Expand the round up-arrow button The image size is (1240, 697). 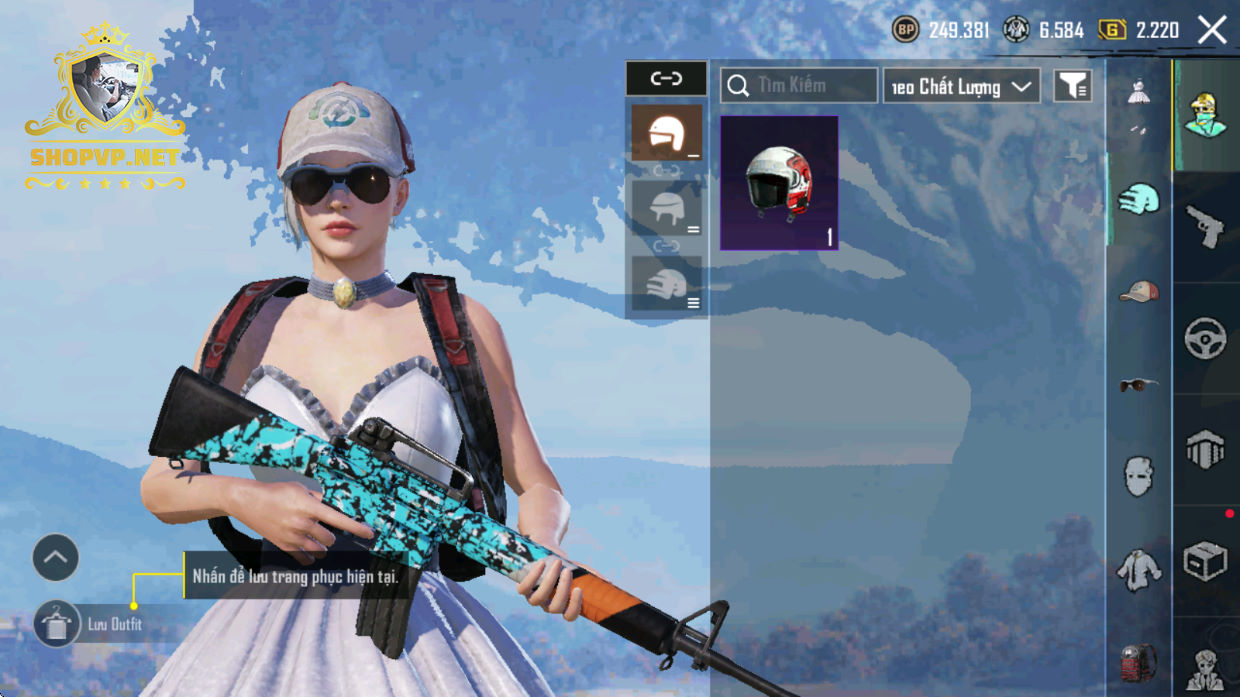(x=56, y=558)
